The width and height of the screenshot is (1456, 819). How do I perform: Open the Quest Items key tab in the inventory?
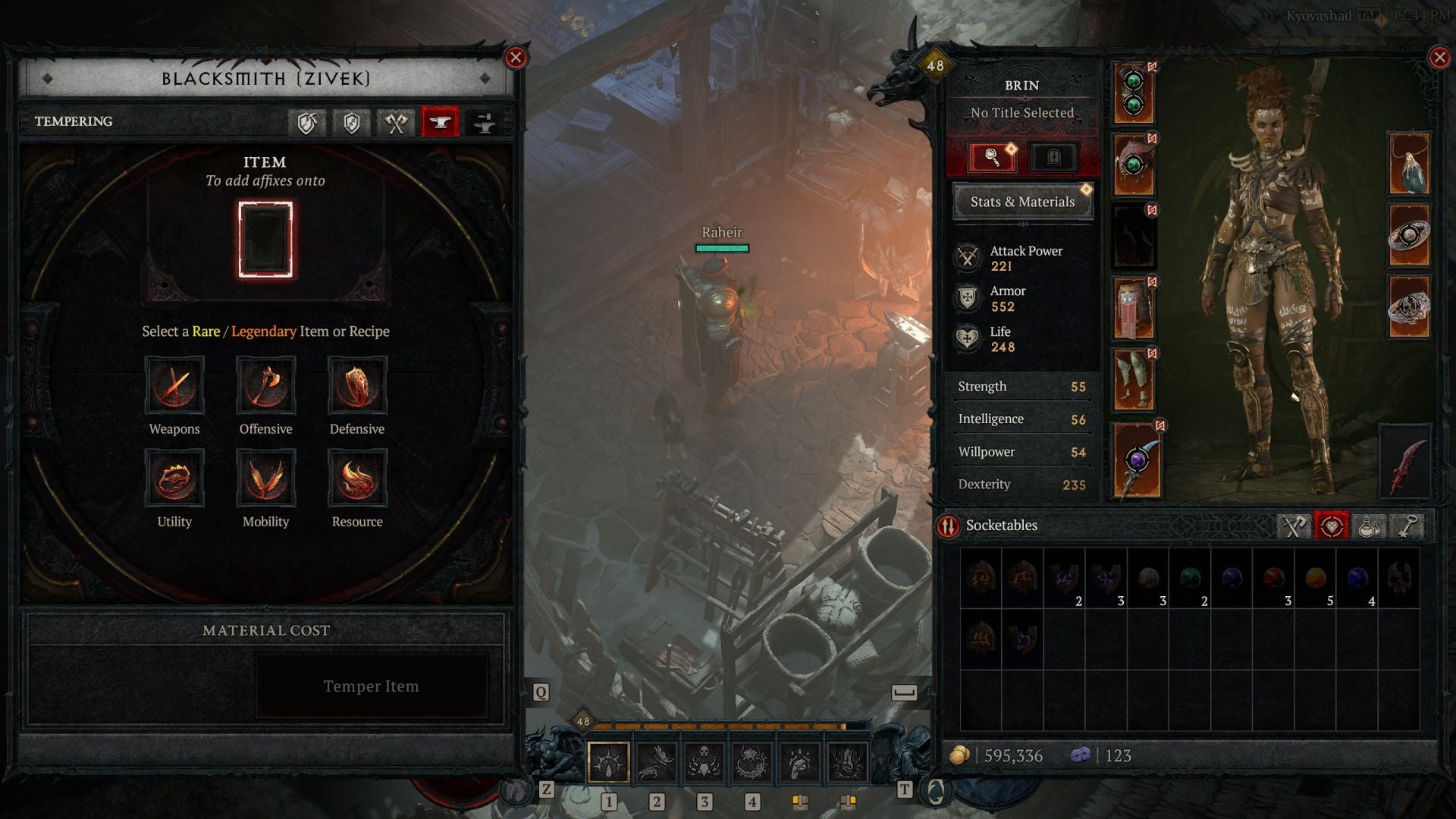[x=1407, y=526]
